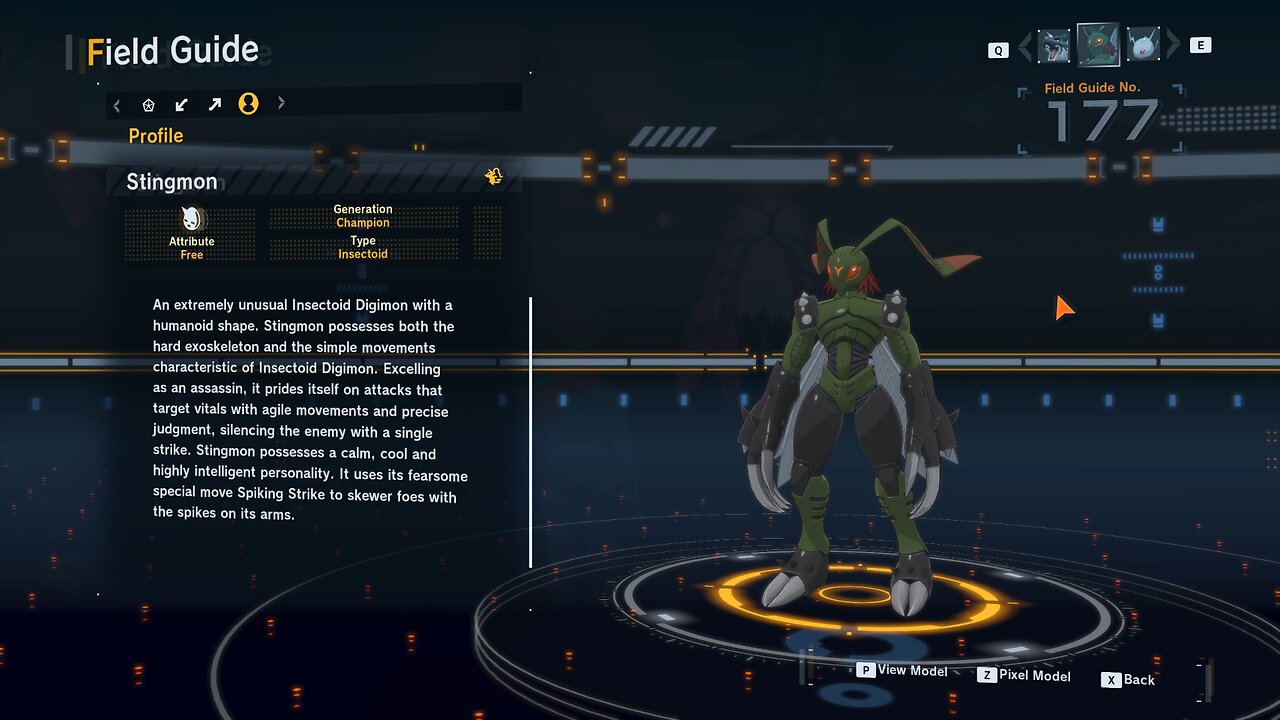Go to next Field Guide entry arrow
Screen dimensions: 1280x720
[1174, 46]
